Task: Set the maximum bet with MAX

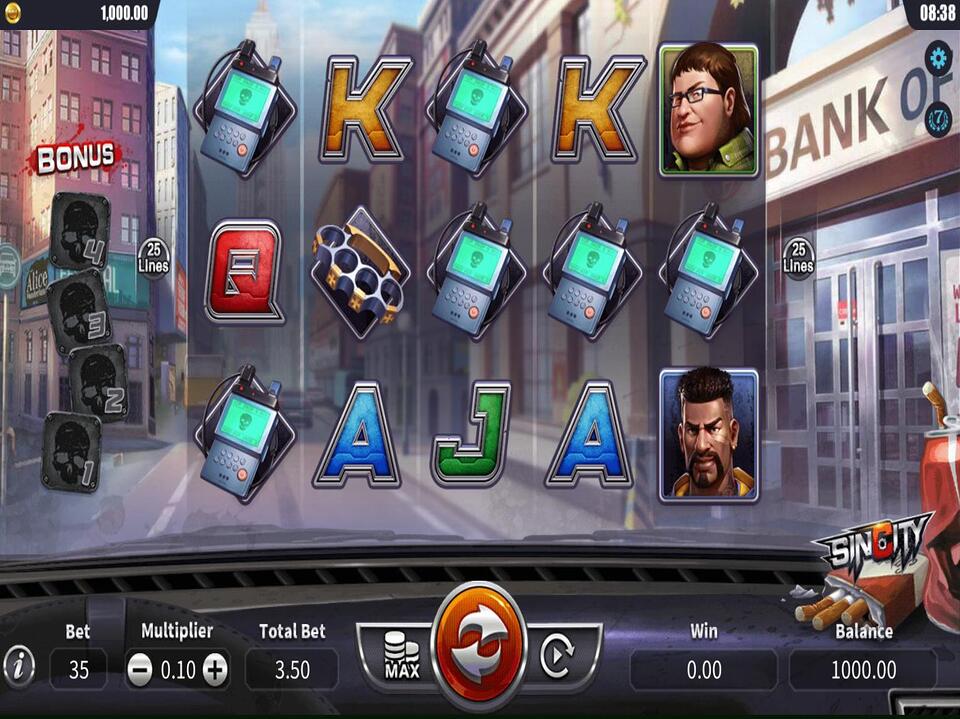Action: coord(402,656)
